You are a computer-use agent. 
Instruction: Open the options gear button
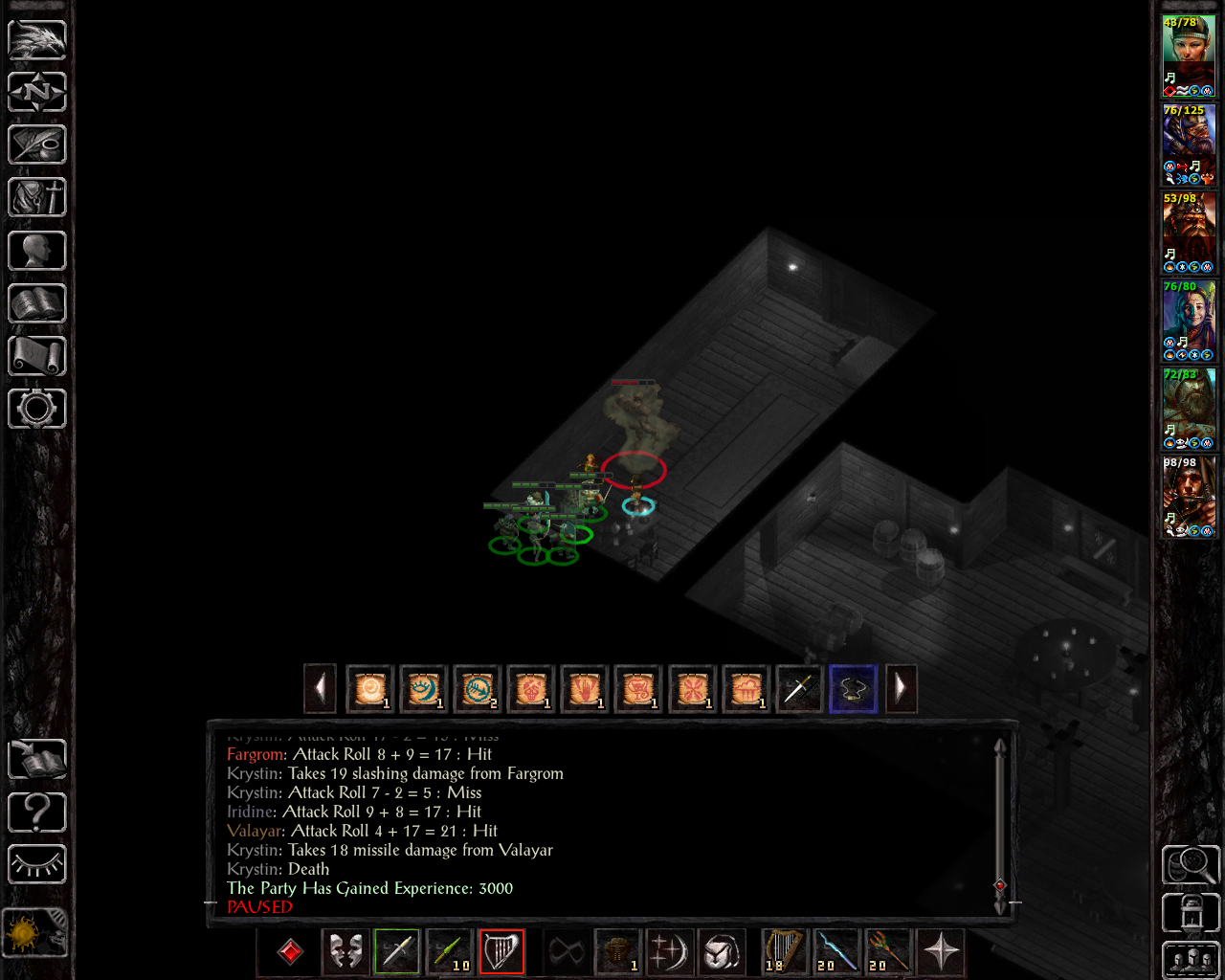pyautogui.click(x=37, y=409)
